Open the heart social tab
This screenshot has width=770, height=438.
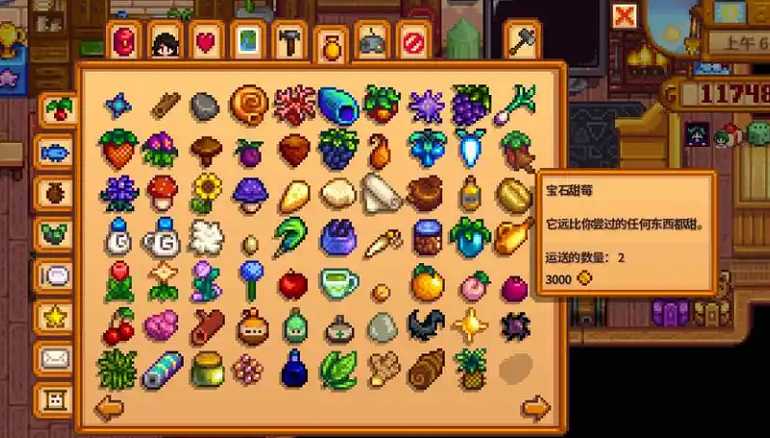tap(206, 43)
